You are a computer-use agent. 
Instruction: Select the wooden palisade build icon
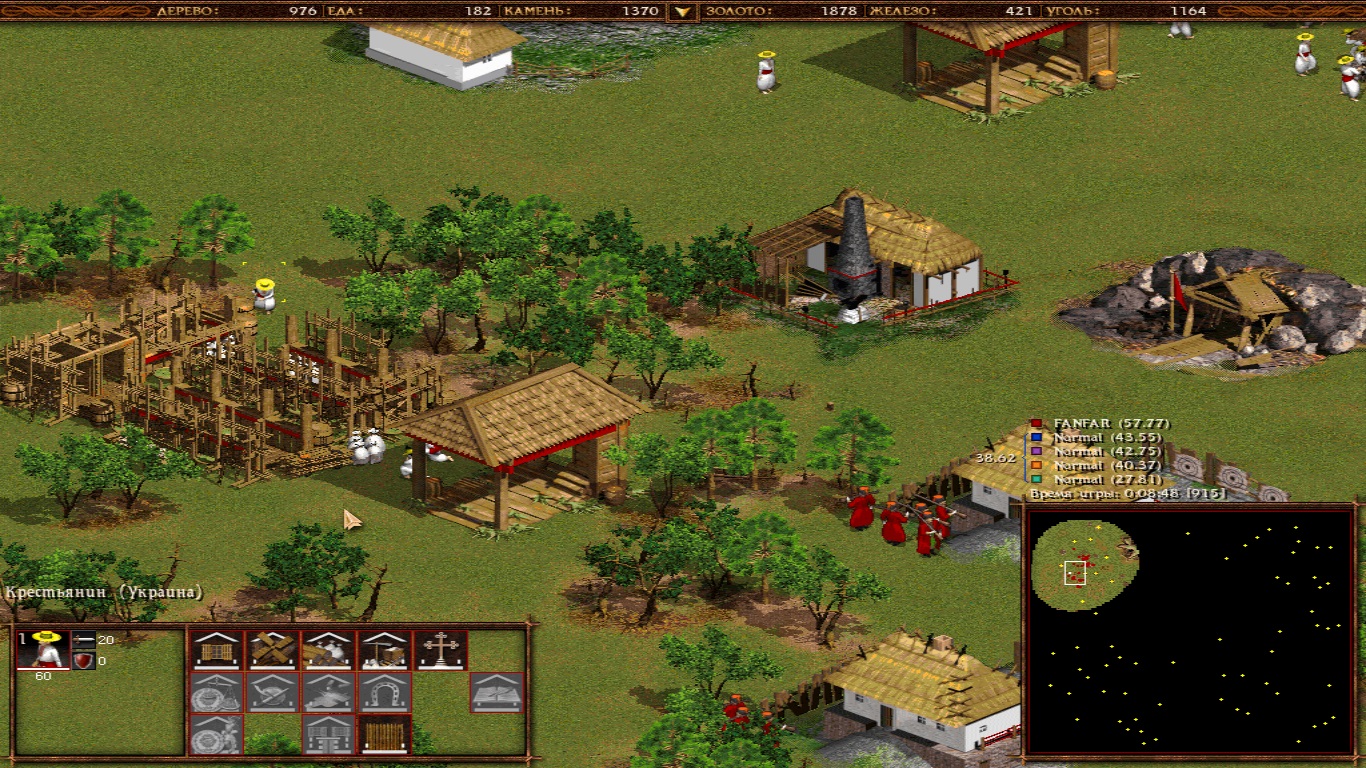384,734
